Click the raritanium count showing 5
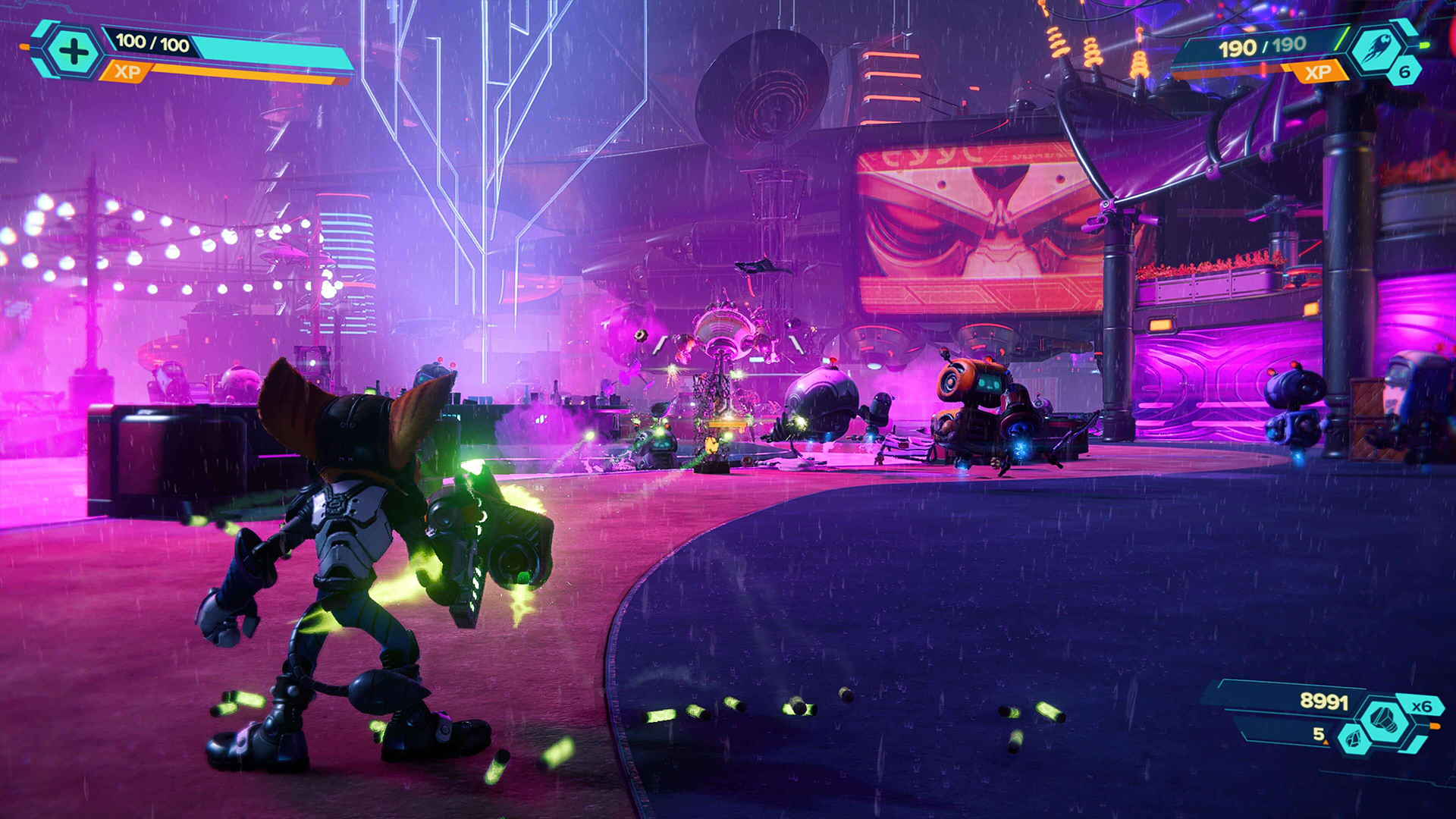1456x819 pixels. (x=1318, y=736)
